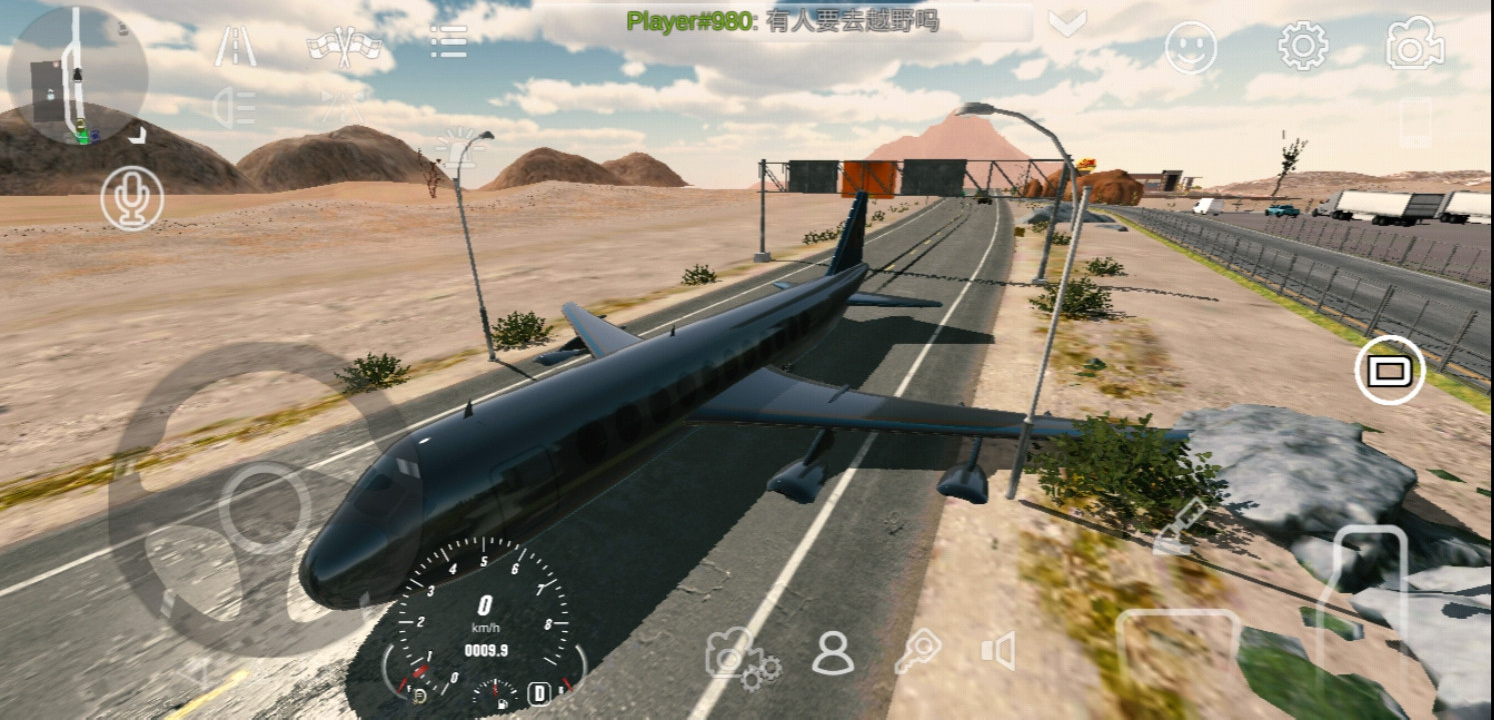Select the D gear indicator
1494x720 pixels.
540,693
